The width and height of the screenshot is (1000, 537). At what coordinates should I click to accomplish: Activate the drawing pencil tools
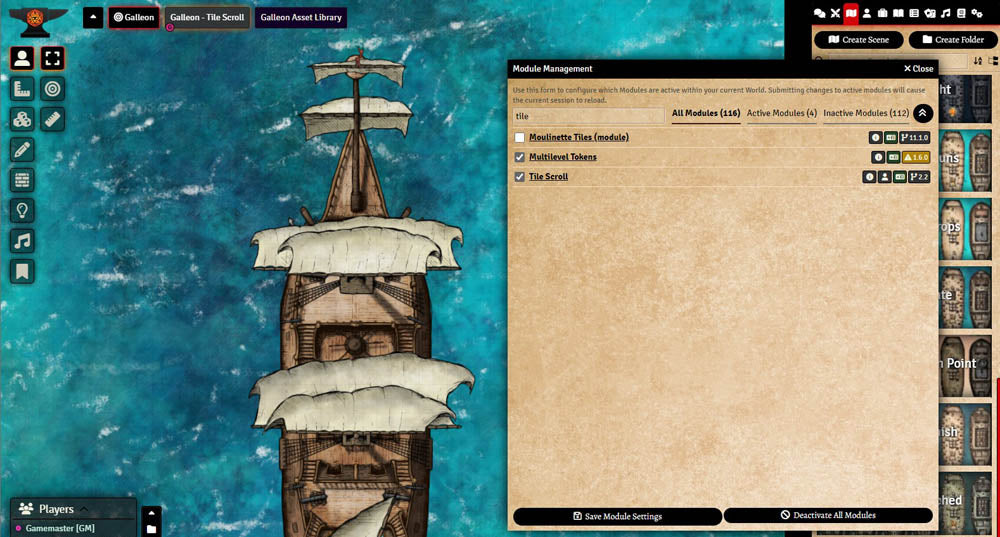click(x=22, y=150)
